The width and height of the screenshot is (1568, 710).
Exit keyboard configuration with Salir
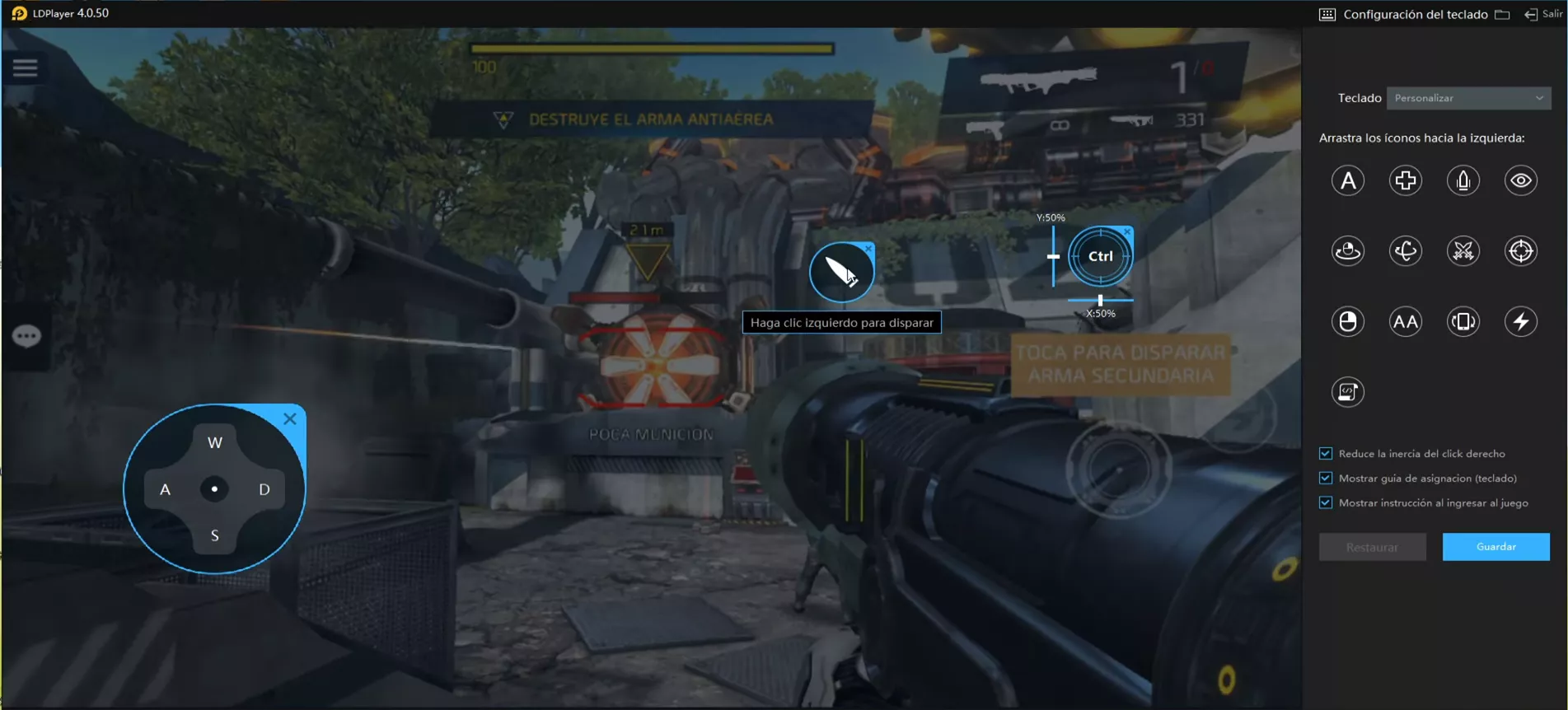click(x=1543, y=14)
